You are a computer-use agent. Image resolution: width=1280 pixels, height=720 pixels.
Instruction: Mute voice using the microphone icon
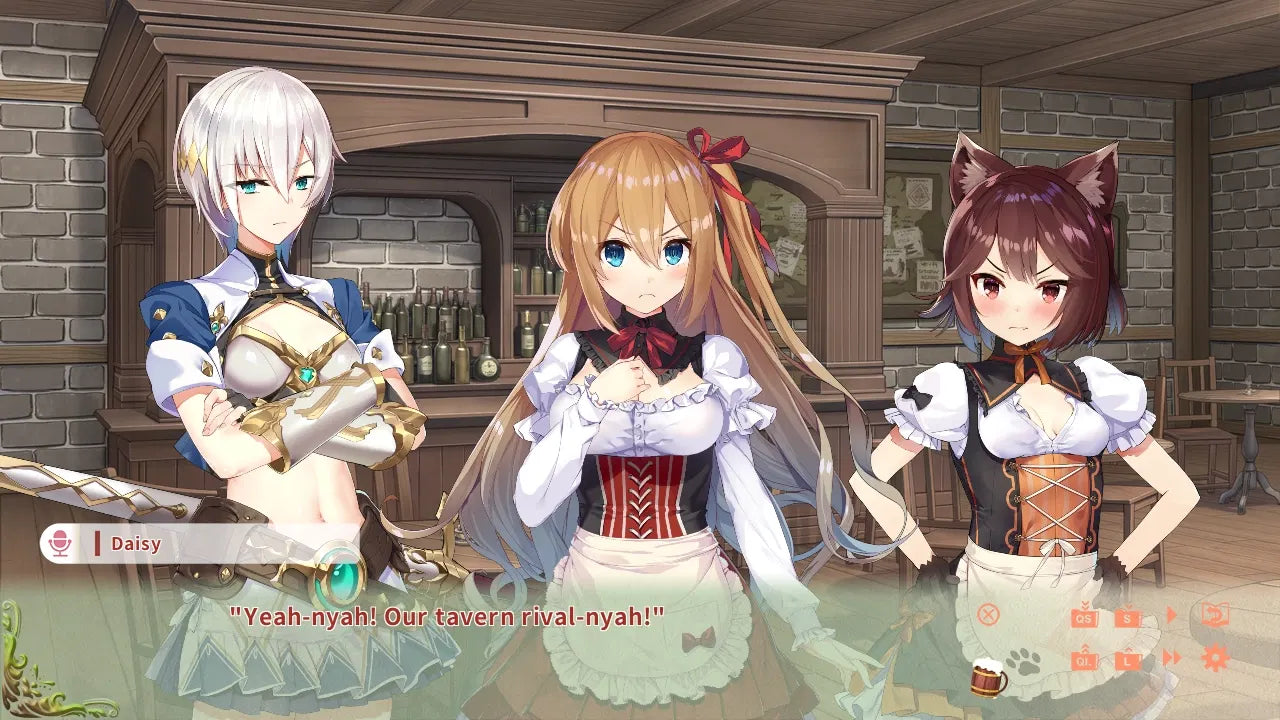[x=60, y=541]
